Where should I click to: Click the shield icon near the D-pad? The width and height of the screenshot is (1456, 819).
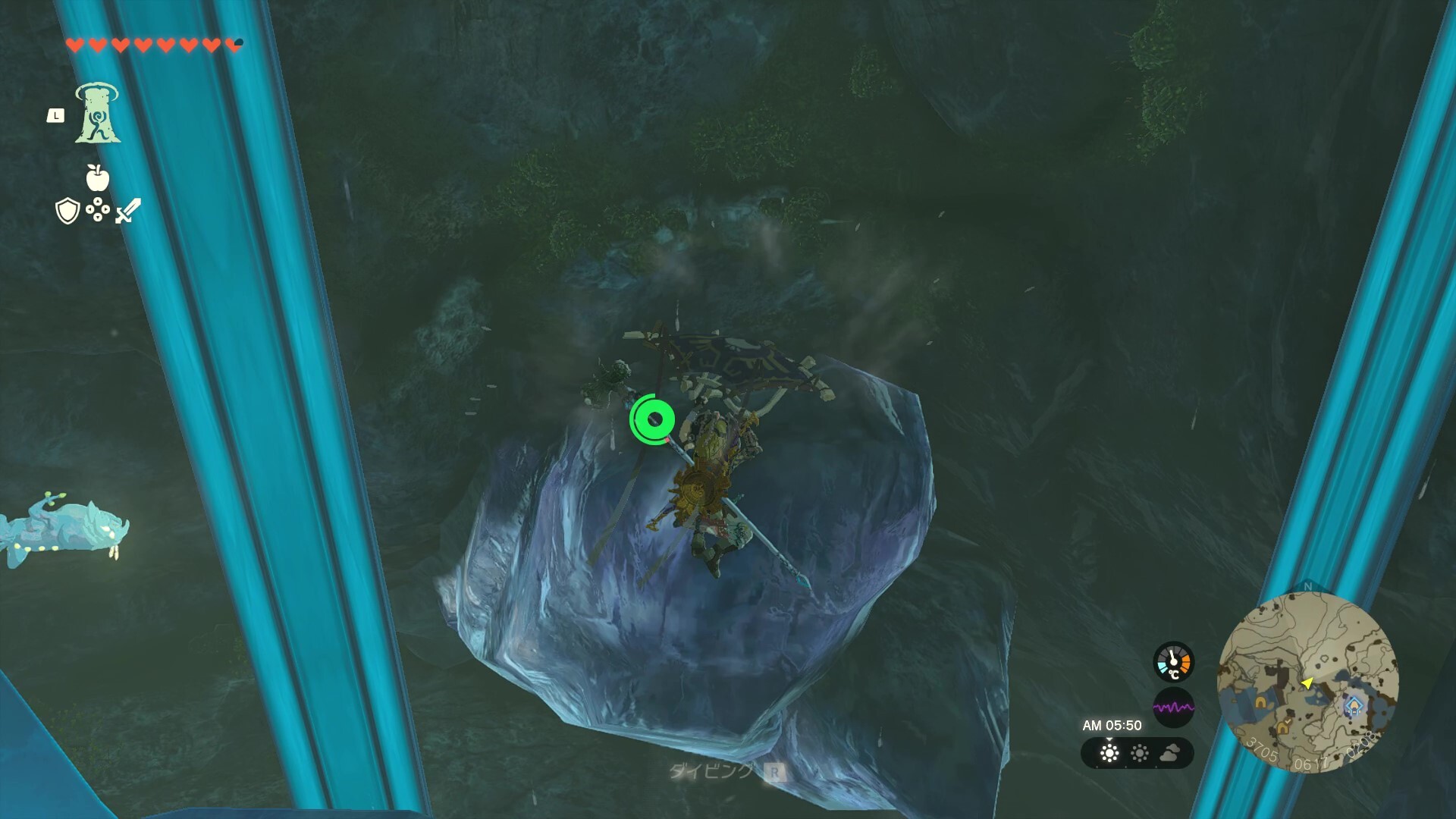67,210
